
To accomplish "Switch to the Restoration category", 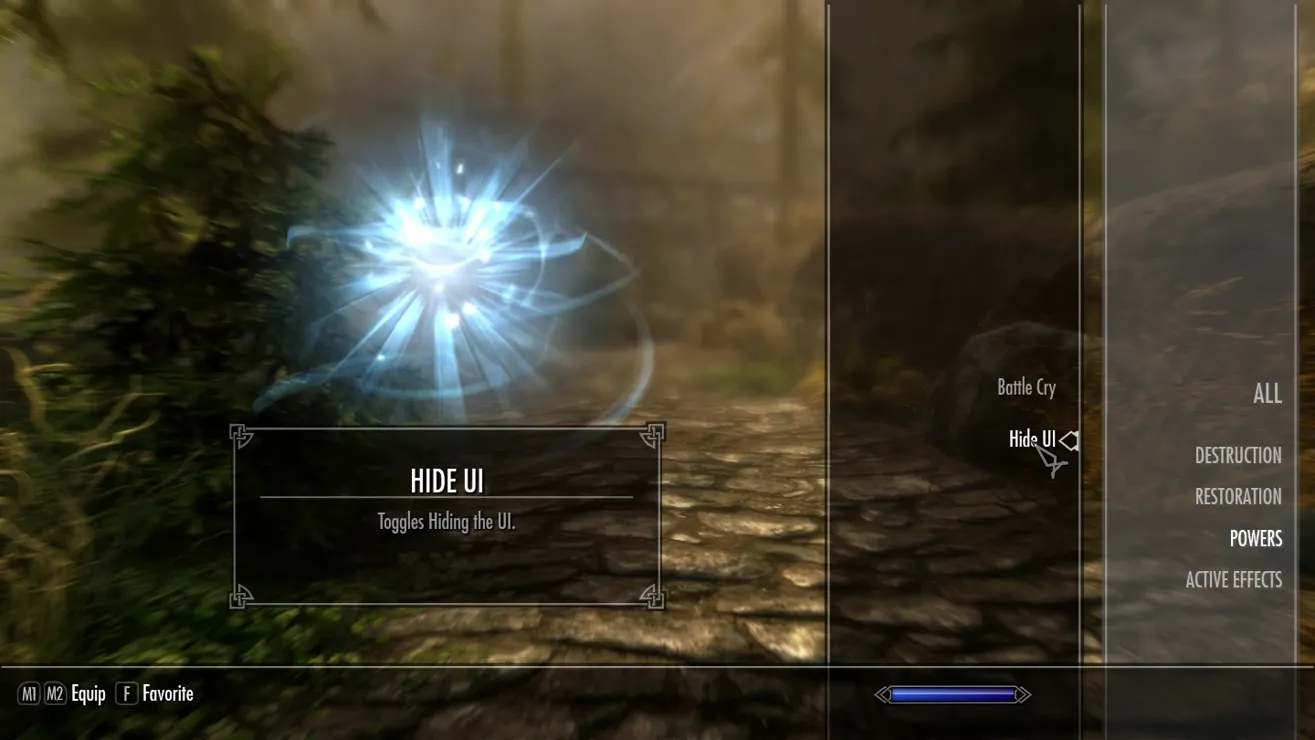I will 1237,497.
